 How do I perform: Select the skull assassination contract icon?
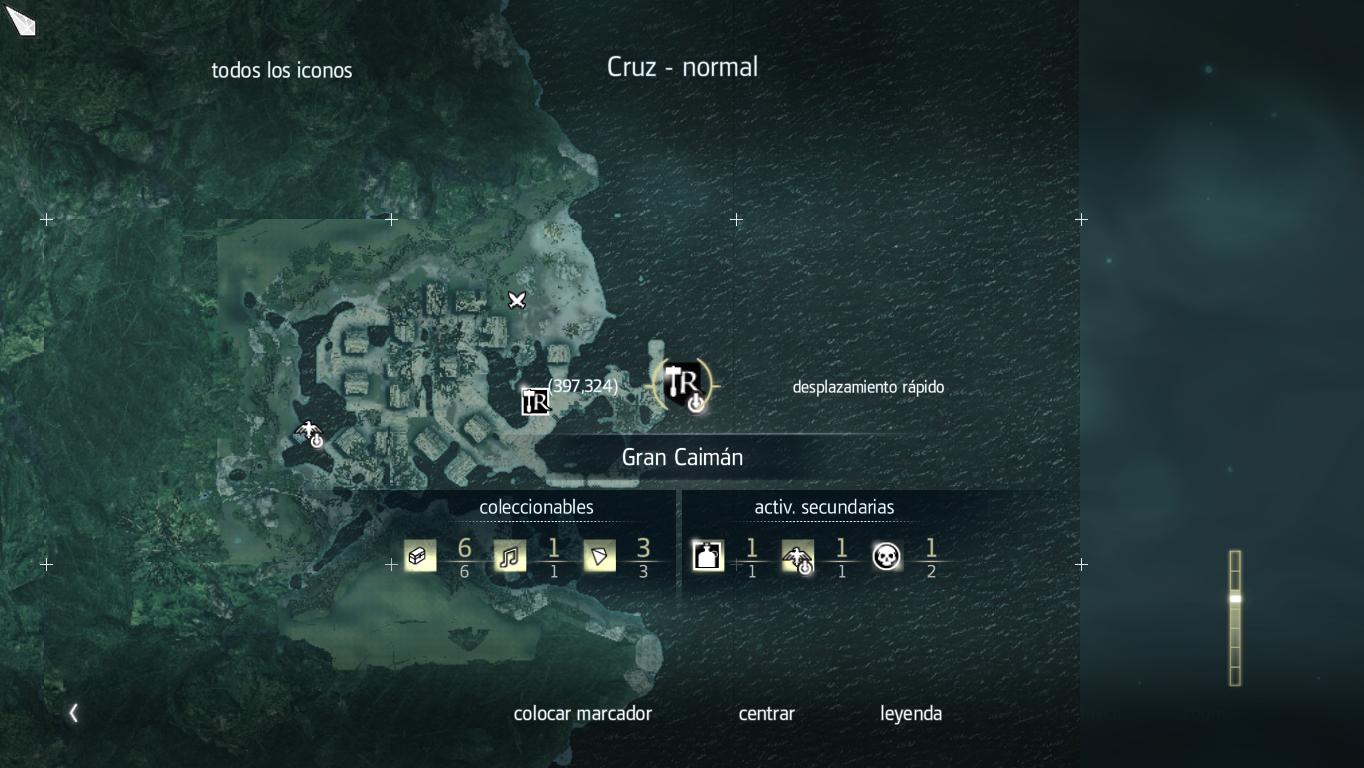click(886, 556)
